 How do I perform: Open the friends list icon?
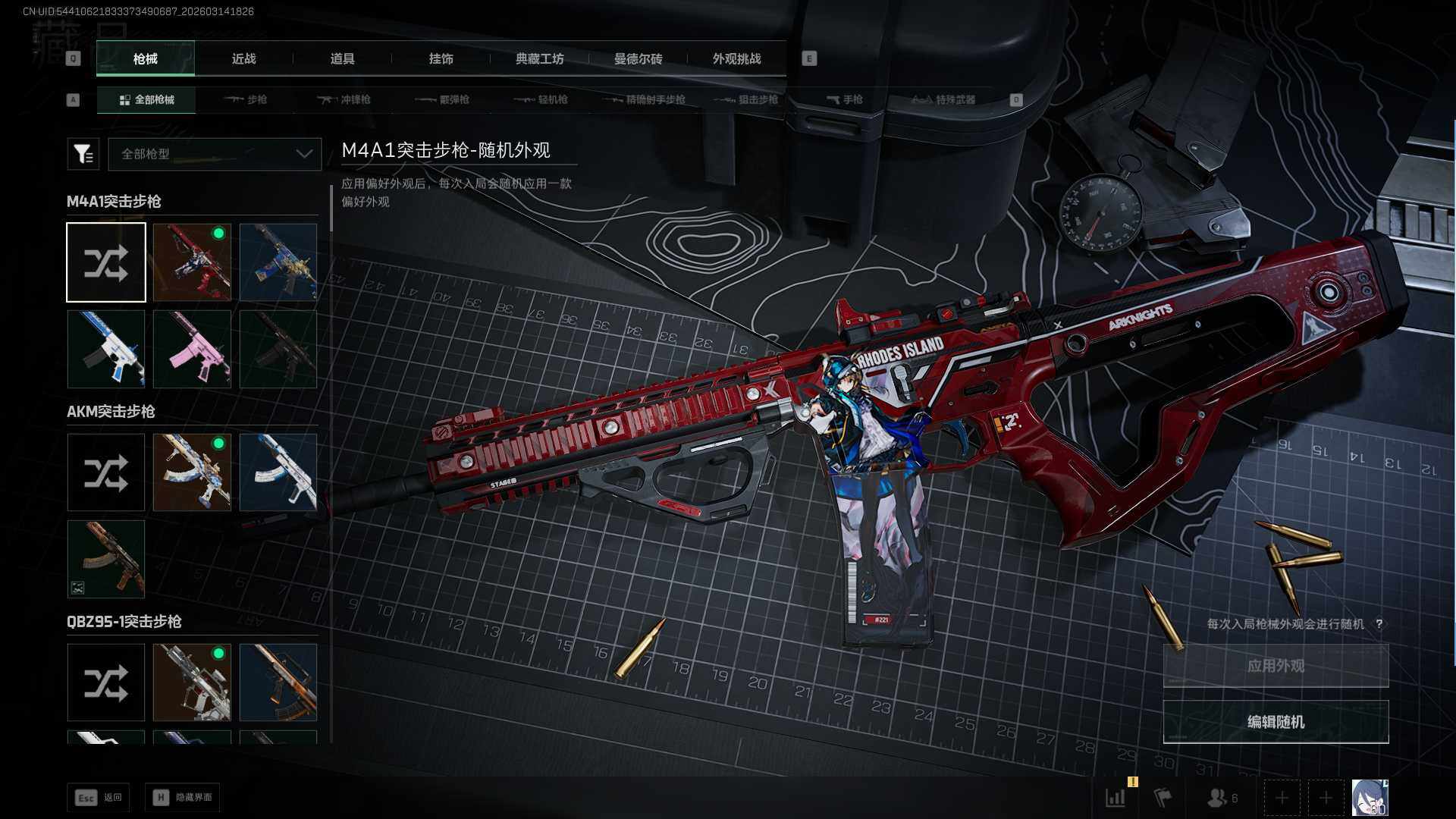click(1221, 798)
